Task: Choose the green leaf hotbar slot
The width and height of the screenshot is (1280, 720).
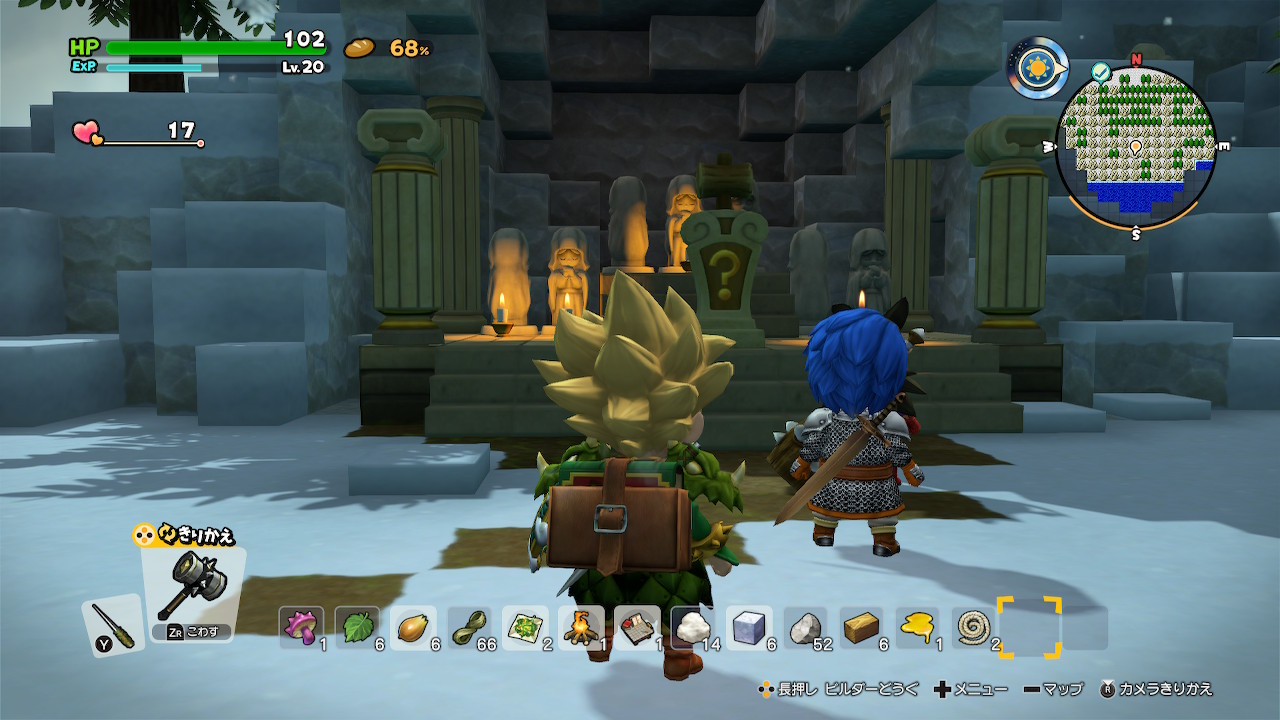Action: (x=357, y=628)
